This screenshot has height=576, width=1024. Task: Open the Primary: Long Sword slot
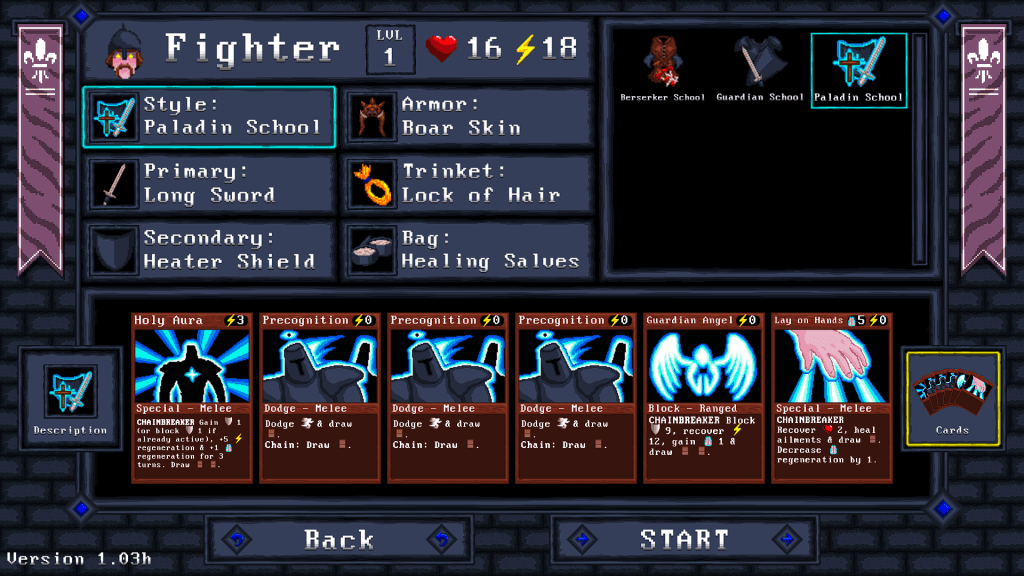click(x=209, y=183)
